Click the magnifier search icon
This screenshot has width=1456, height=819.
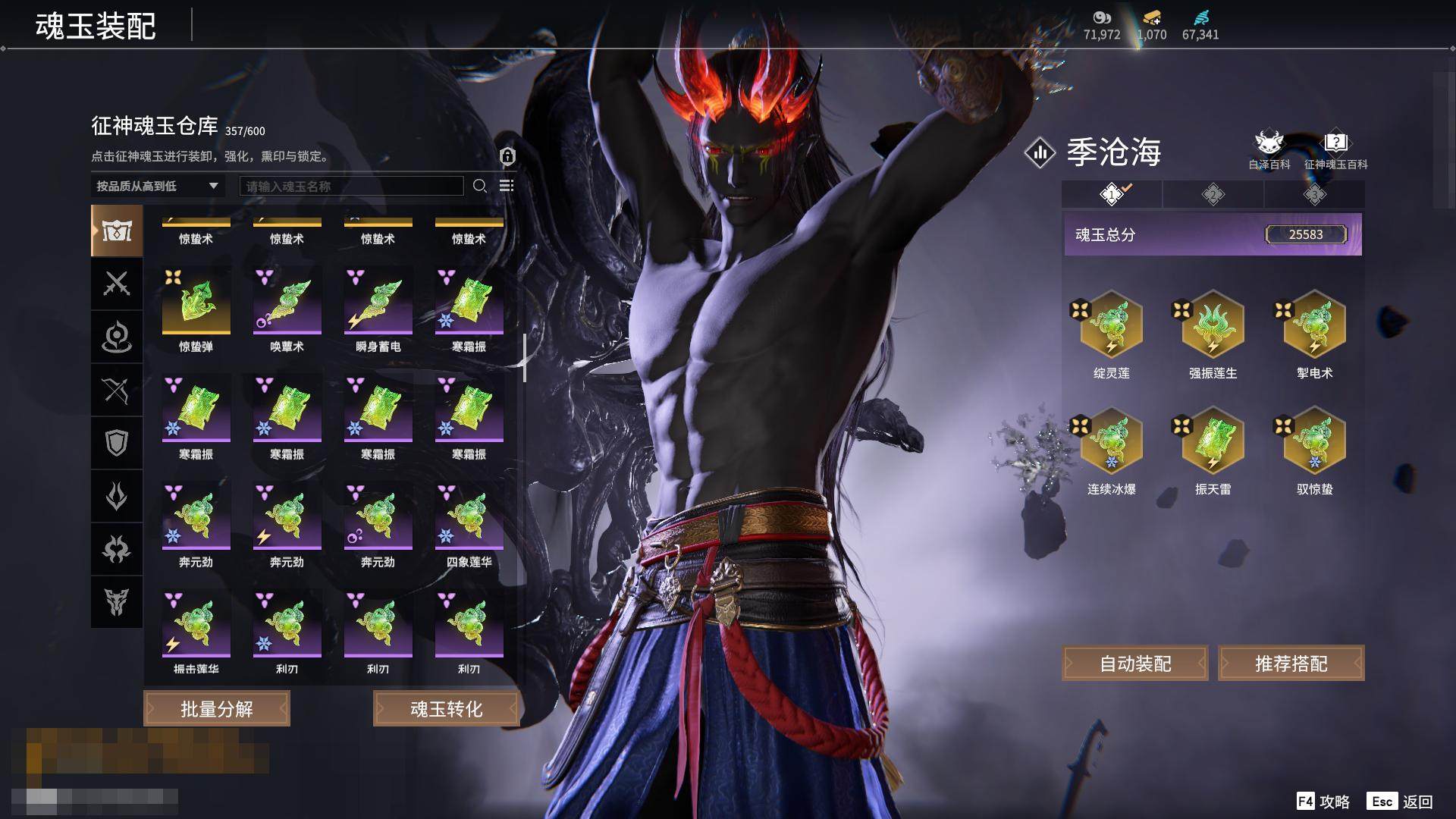click(x=479, y=186)
